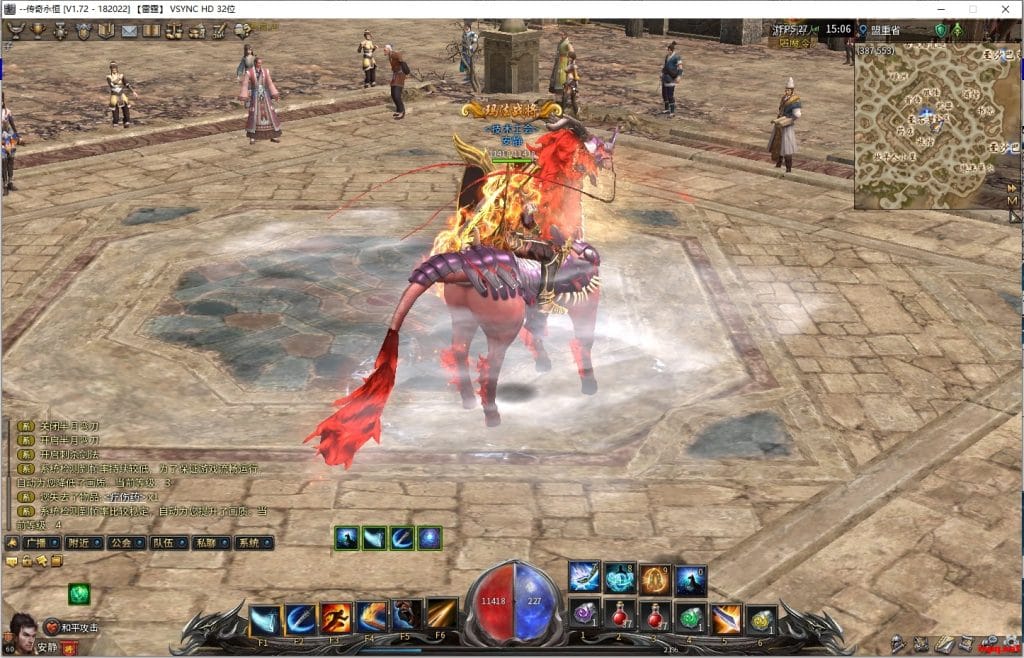The width and height of the screenshot is (1024, 658).
Task: Trigger the golden streak skill on F6
Action: pyautogui.click(x=441, y=615)
